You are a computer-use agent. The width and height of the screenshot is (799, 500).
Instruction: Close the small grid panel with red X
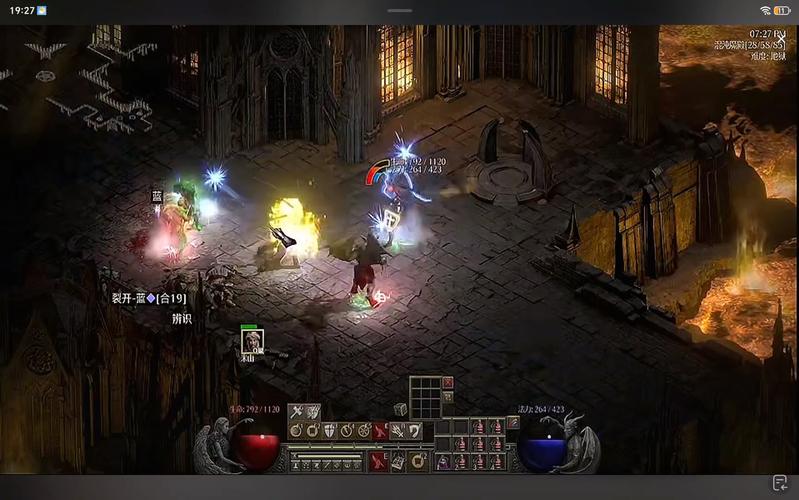coord(447,382)
